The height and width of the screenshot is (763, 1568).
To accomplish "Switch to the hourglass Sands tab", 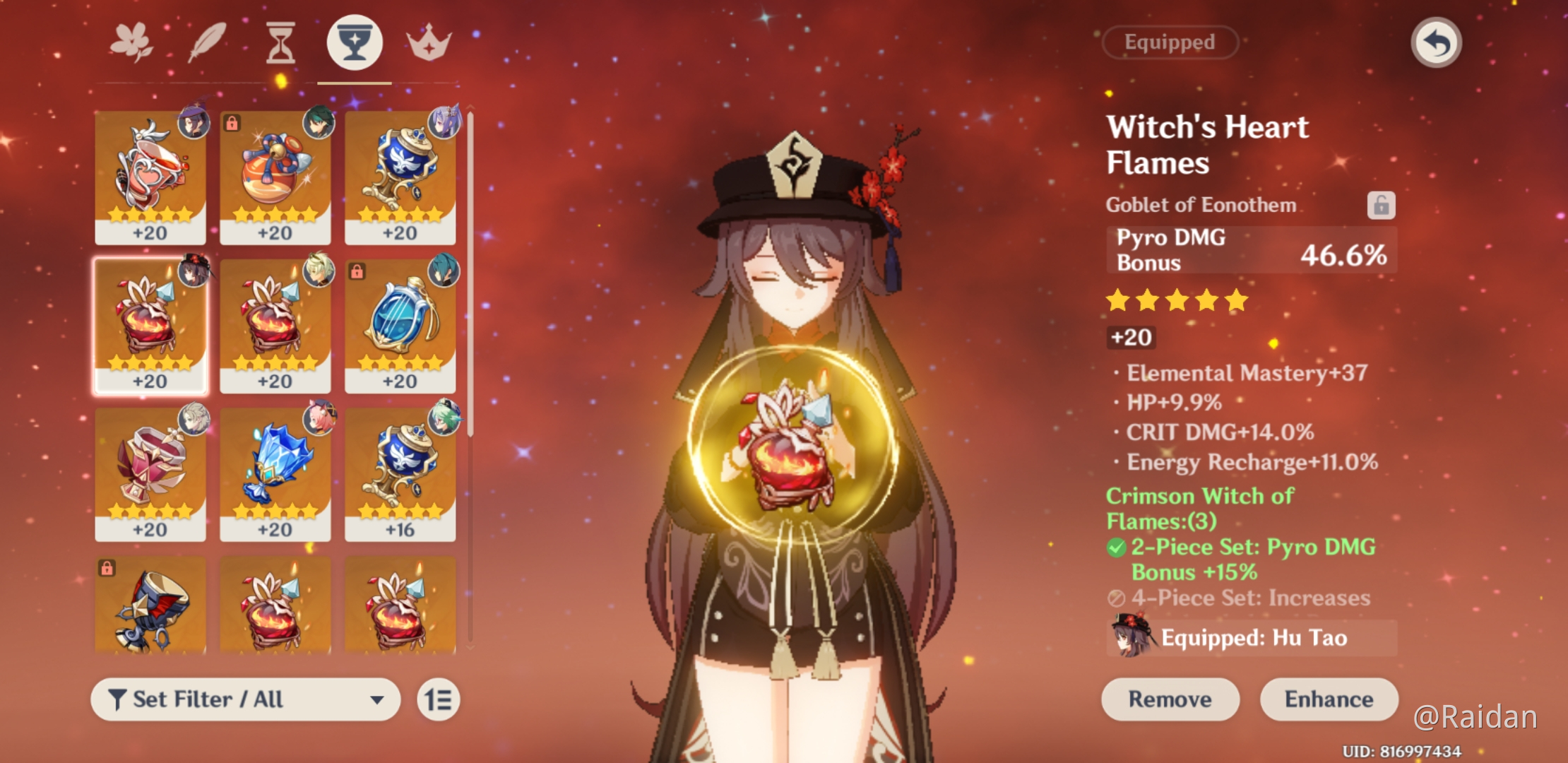I will pyautogui.click(x=280, y=42).
